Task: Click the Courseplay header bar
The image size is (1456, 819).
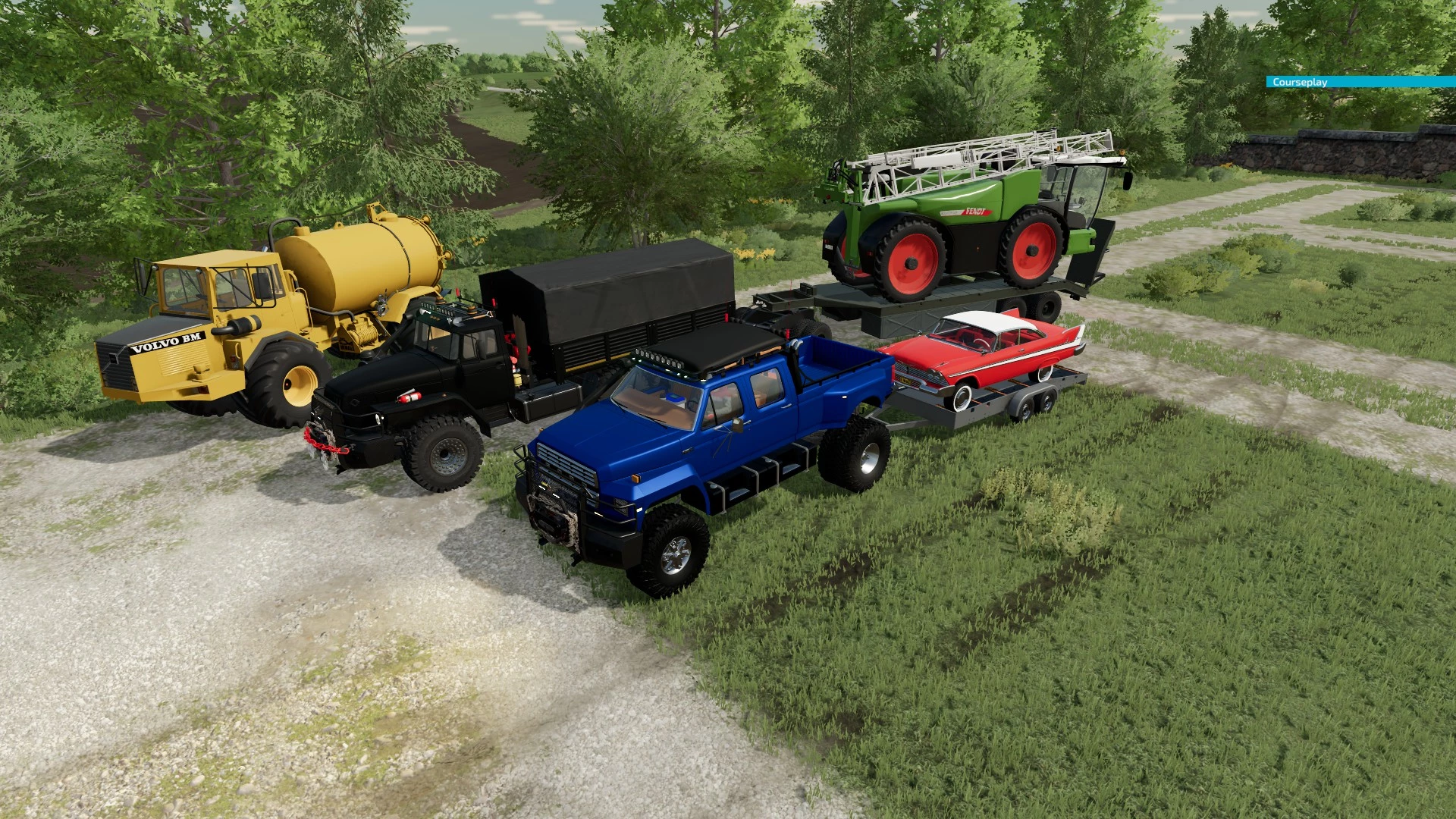Action: pyautogui.click(x=1360, y=82)
